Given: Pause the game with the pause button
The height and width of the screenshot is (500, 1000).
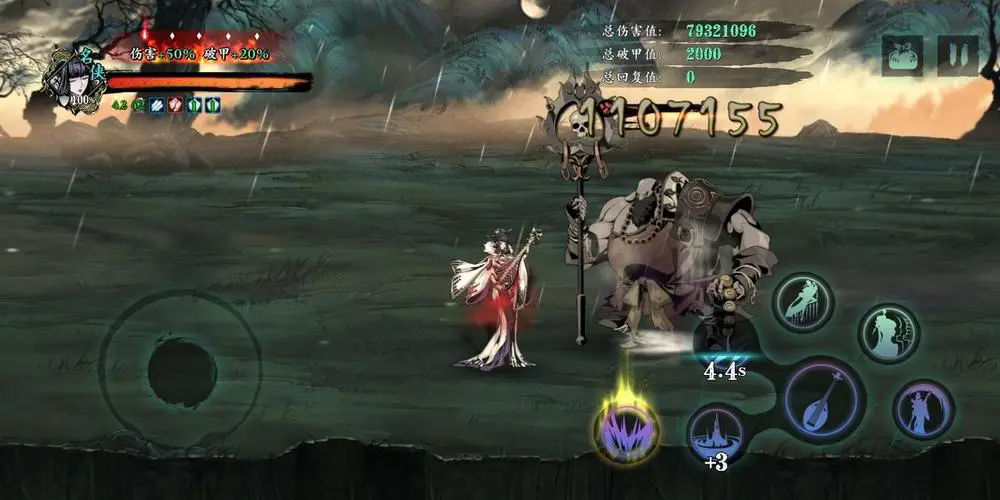Looking at the screenshot, I should point(957,56).
